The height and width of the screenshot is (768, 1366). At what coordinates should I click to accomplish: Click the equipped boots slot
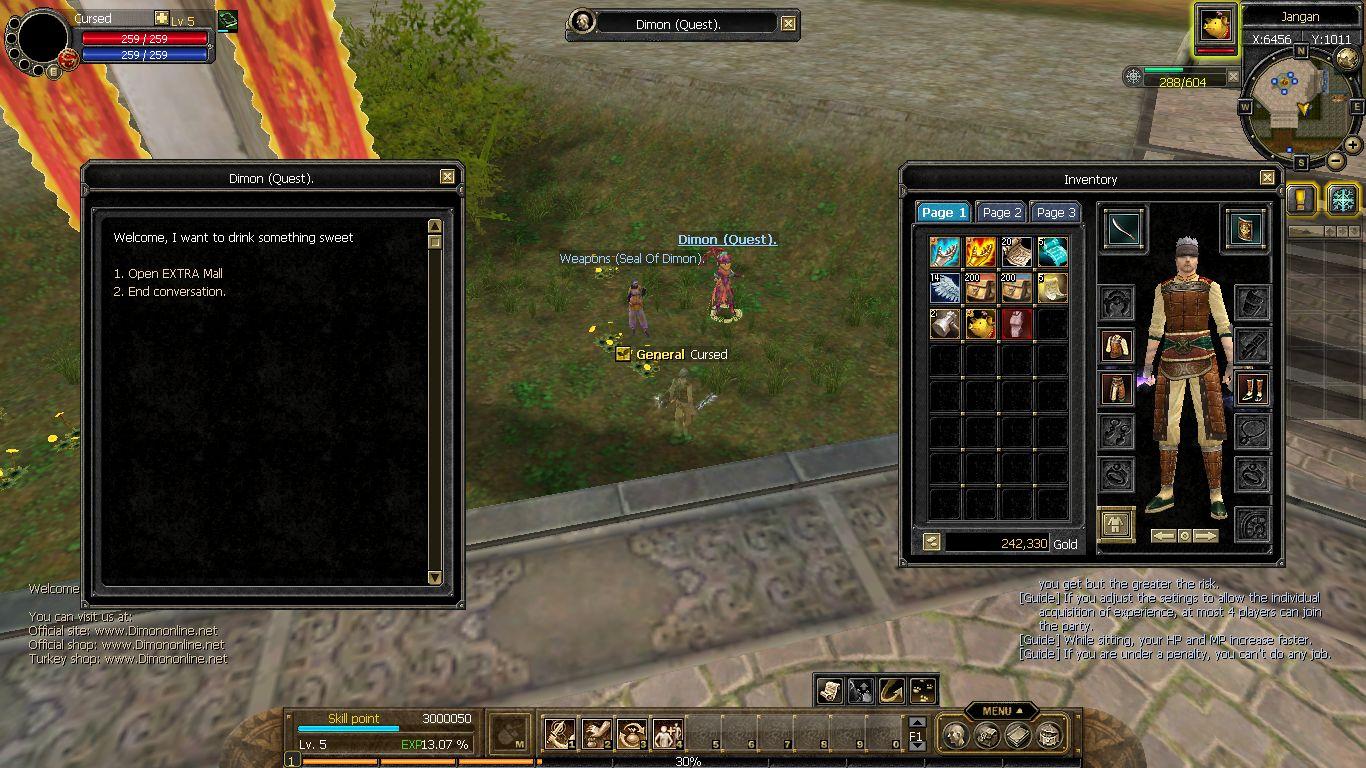(x=1252, y=388)
